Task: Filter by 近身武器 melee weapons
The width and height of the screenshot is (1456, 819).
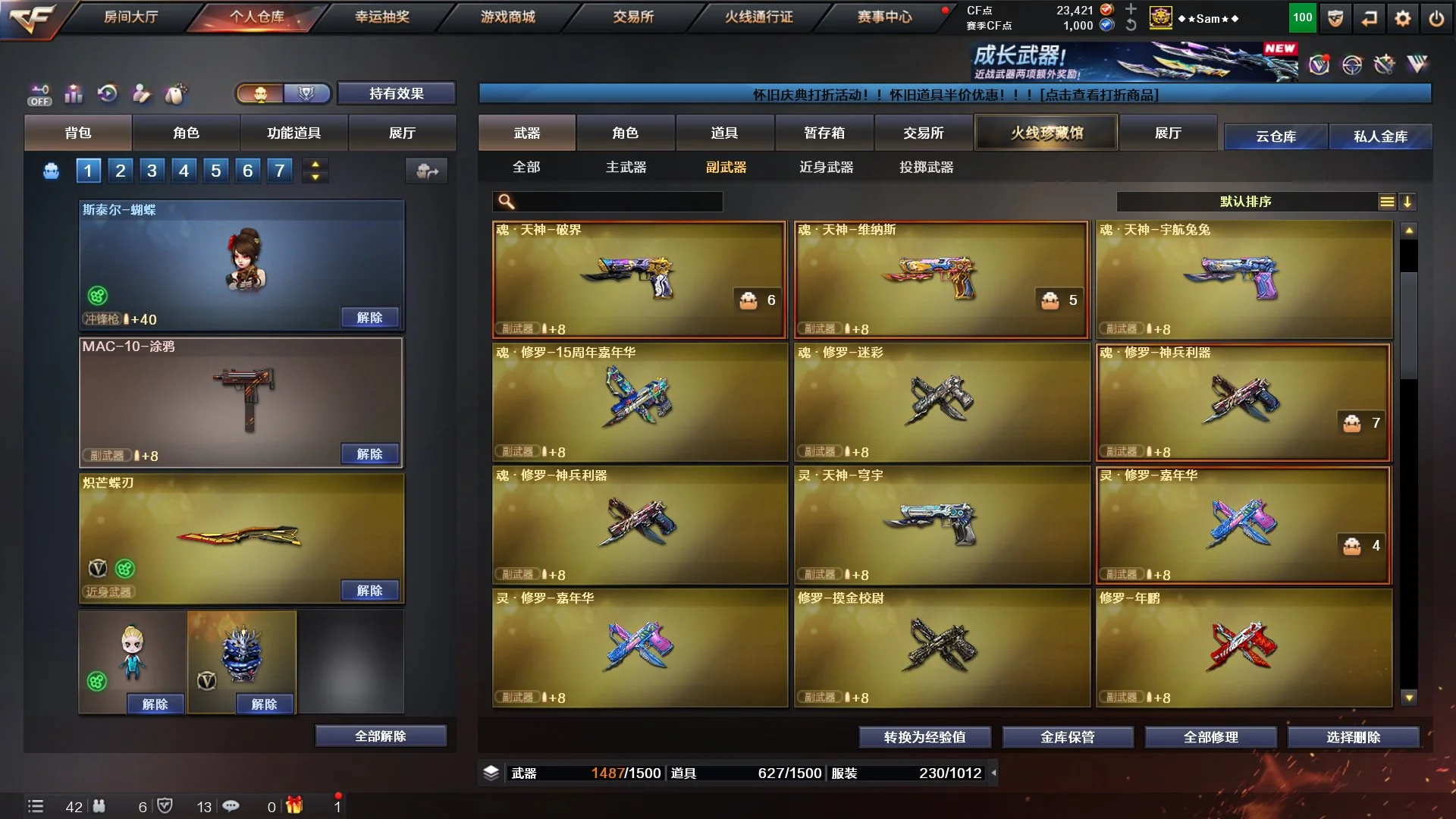Action: pos(826,167)
